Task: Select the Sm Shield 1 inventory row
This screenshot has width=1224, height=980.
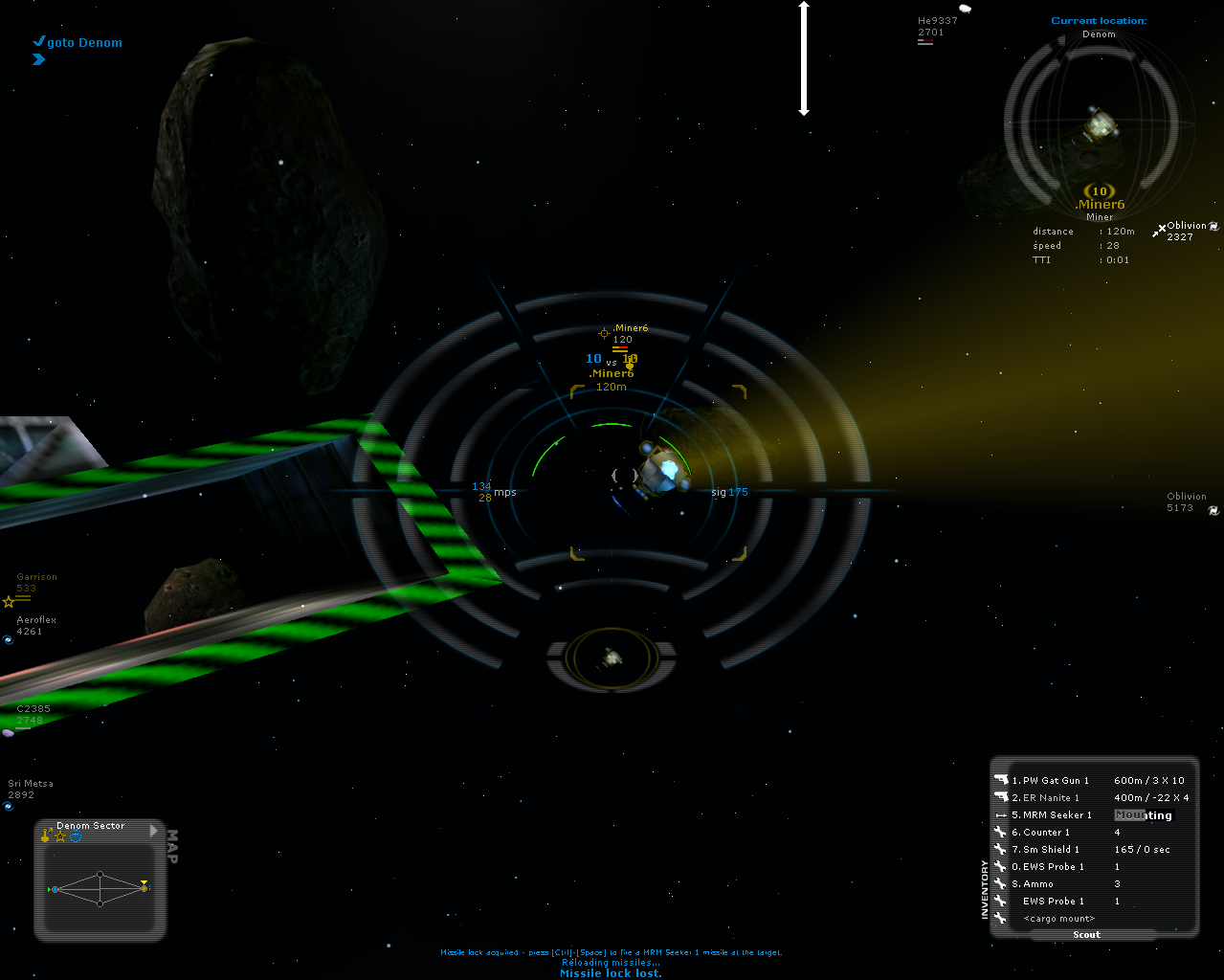Action: 1051,850
